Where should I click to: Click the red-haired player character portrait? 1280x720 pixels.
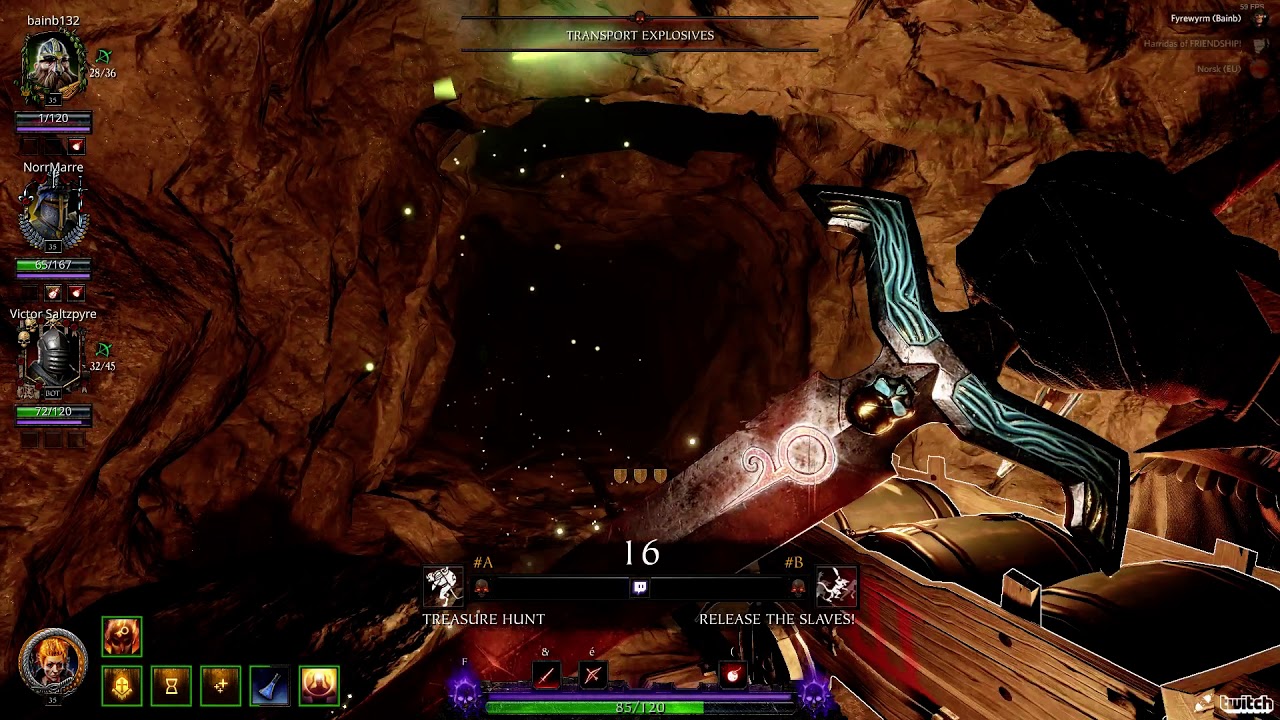[53, 660]
